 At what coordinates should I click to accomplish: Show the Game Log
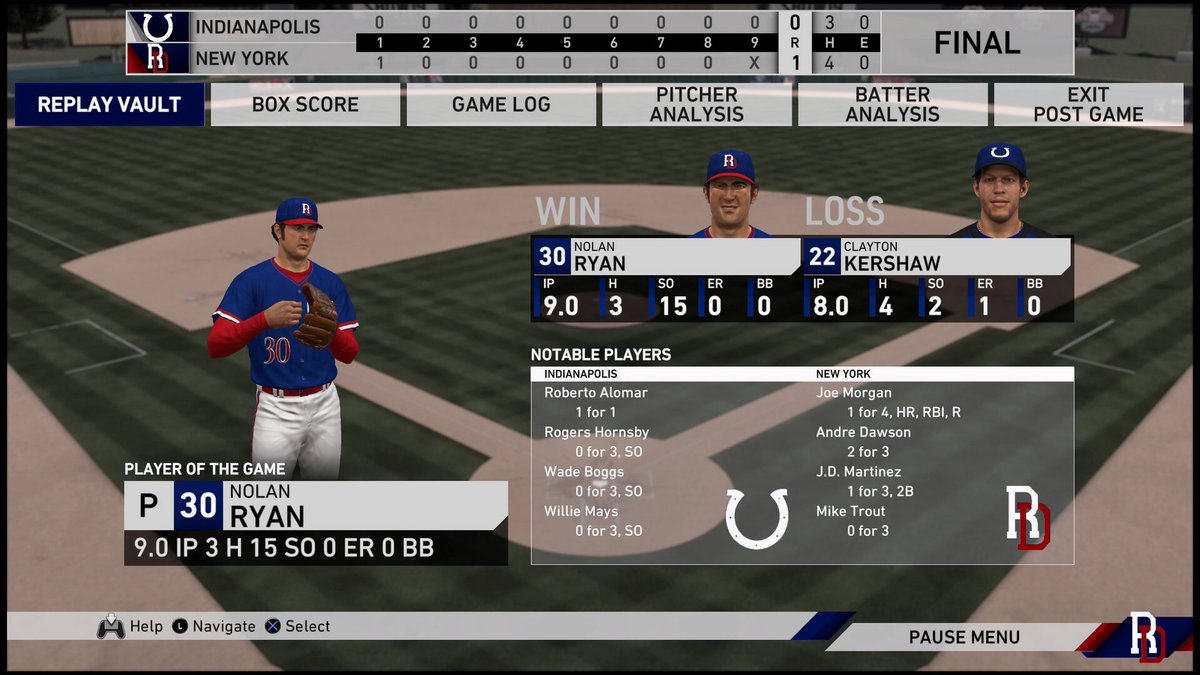coord(501,104)
